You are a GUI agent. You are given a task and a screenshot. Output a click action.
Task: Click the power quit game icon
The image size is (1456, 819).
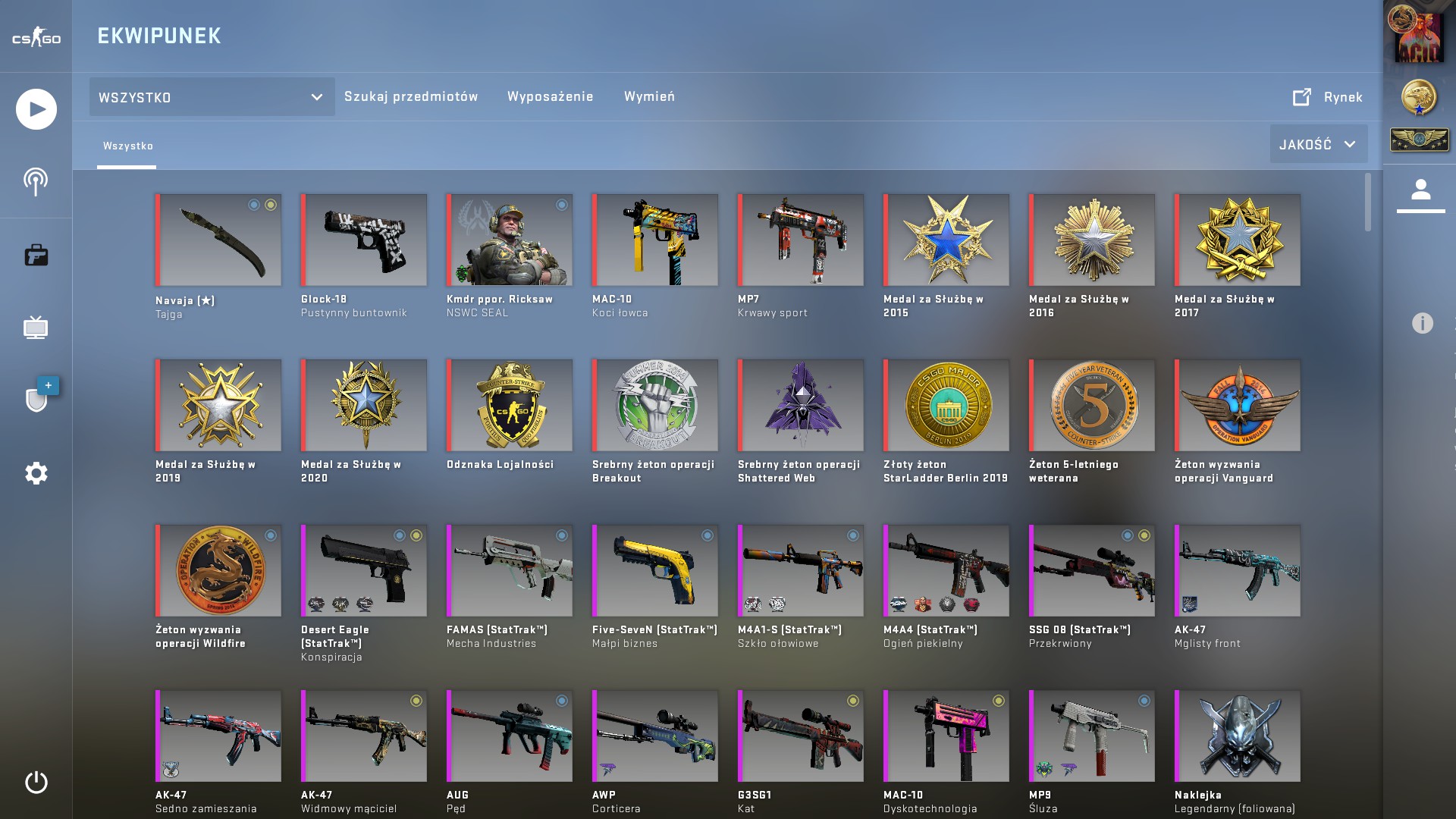click(x=35, y=781)
